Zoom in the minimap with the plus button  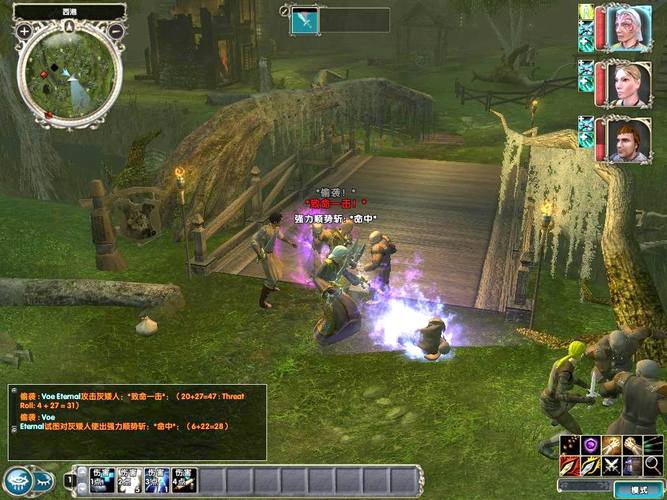coord(24,31)
